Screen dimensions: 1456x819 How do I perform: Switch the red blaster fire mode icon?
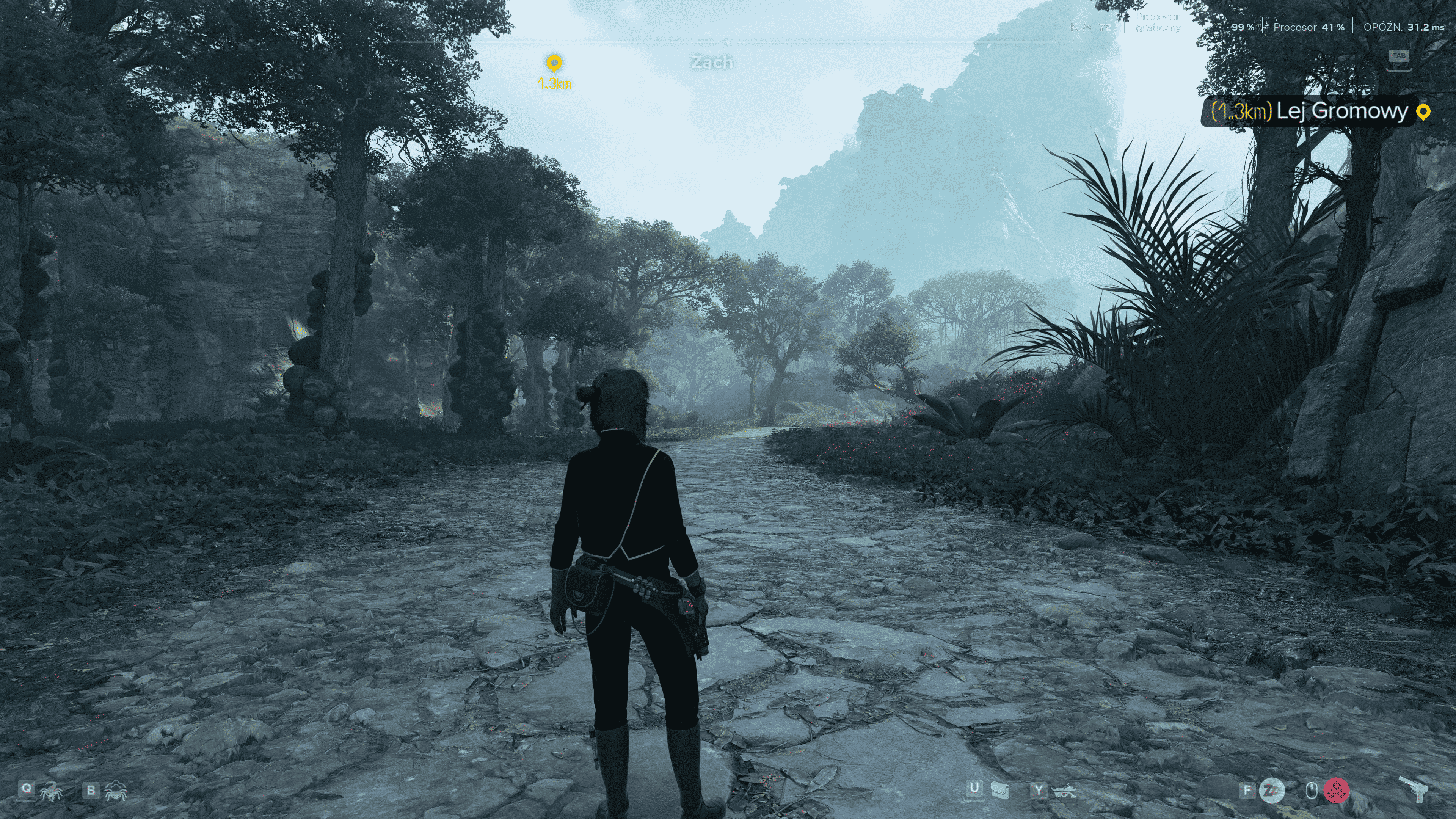1336,790
